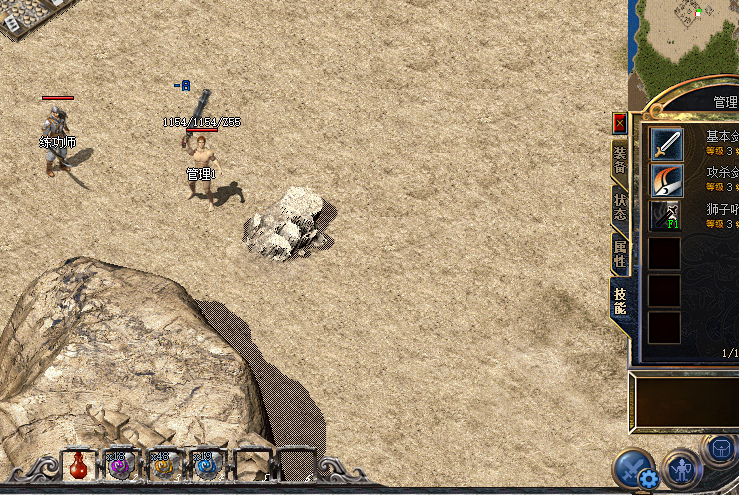The height and width of the screenshot is (495, 739).
Task: Open settings with the blue gear icon
Action: click(648, 478)
